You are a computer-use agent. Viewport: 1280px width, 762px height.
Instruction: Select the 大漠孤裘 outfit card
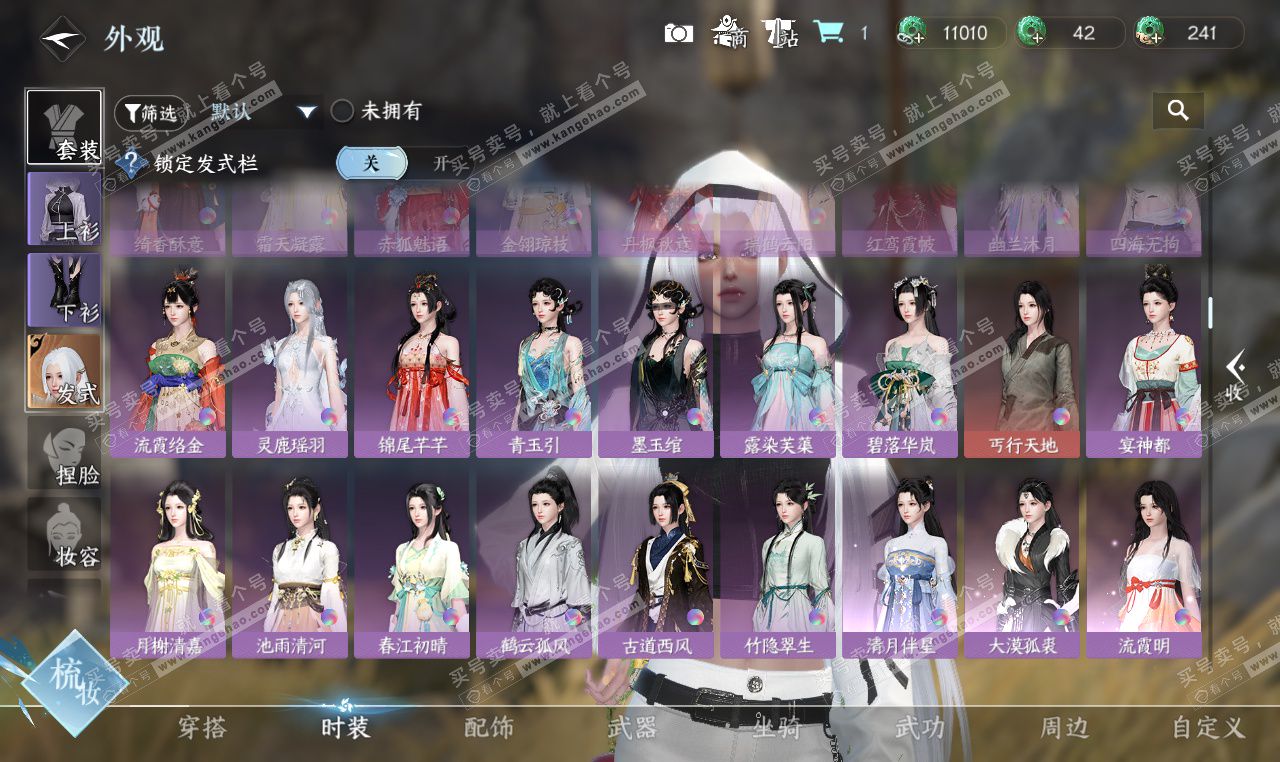point(1022,565)
